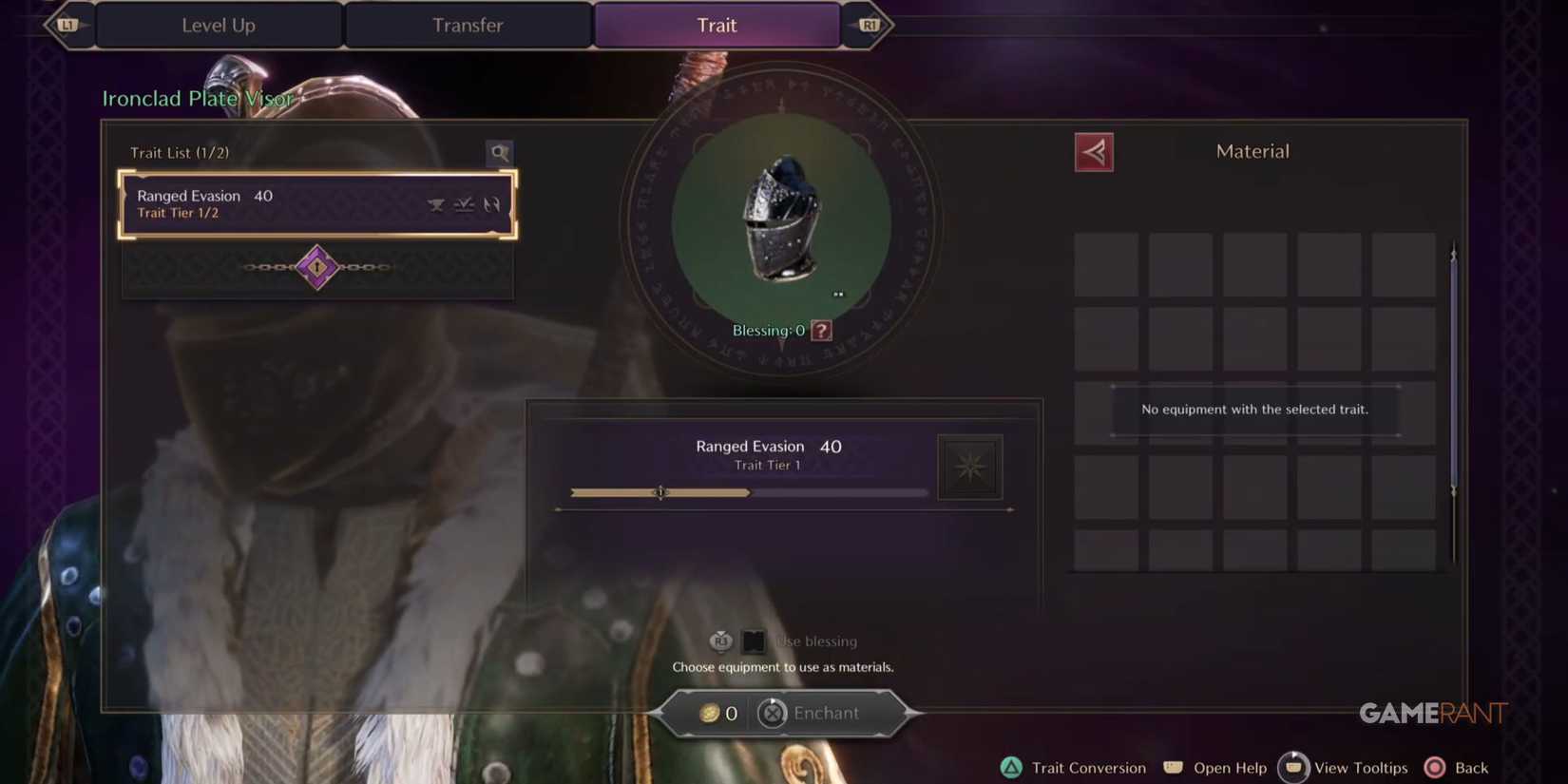Enable the Use blessing option
Viewport: 1568px width, 784px height.
tap(754, 641)
